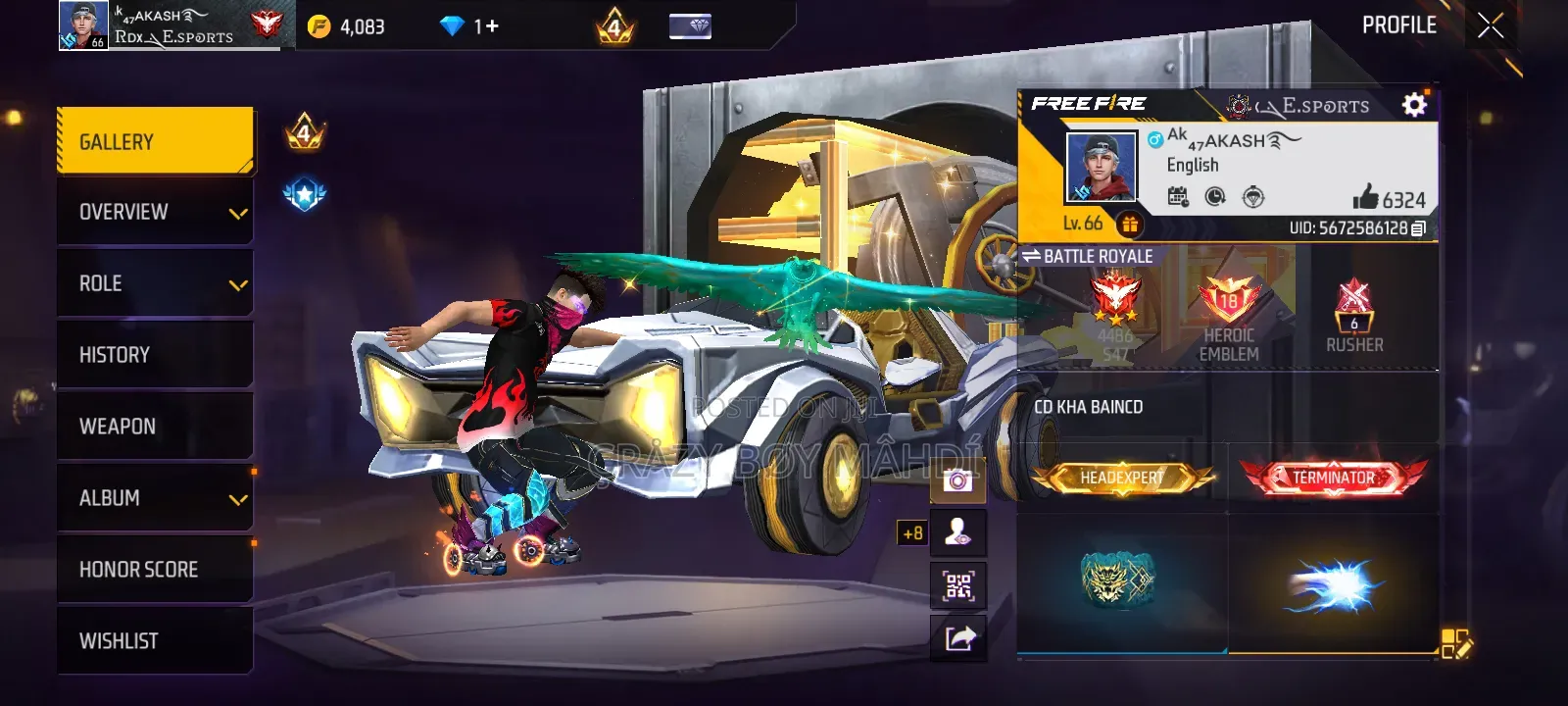This screenshot has height=706, width=1568.
Task: Open profile settings gear icon
Action: 1414,104
